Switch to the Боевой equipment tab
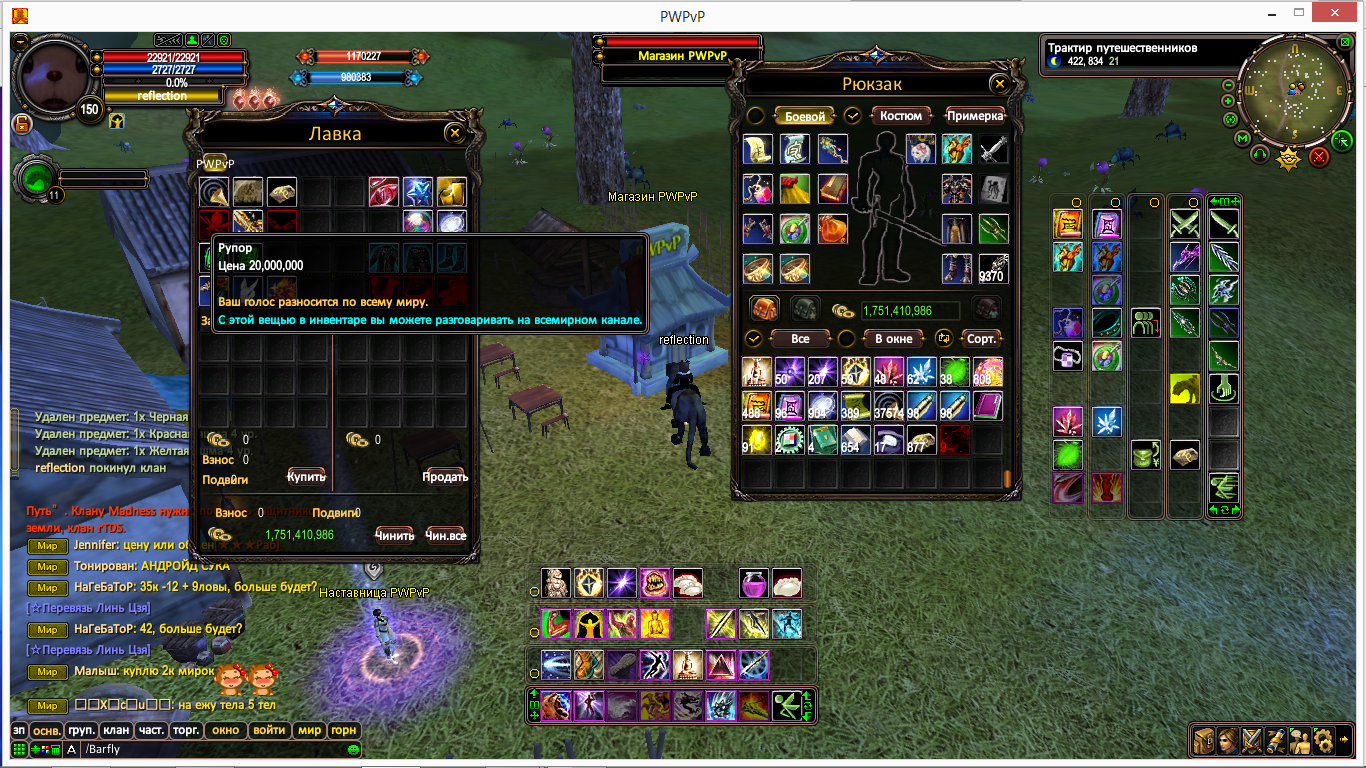The image size is (1366, 768). click(804, 116)
